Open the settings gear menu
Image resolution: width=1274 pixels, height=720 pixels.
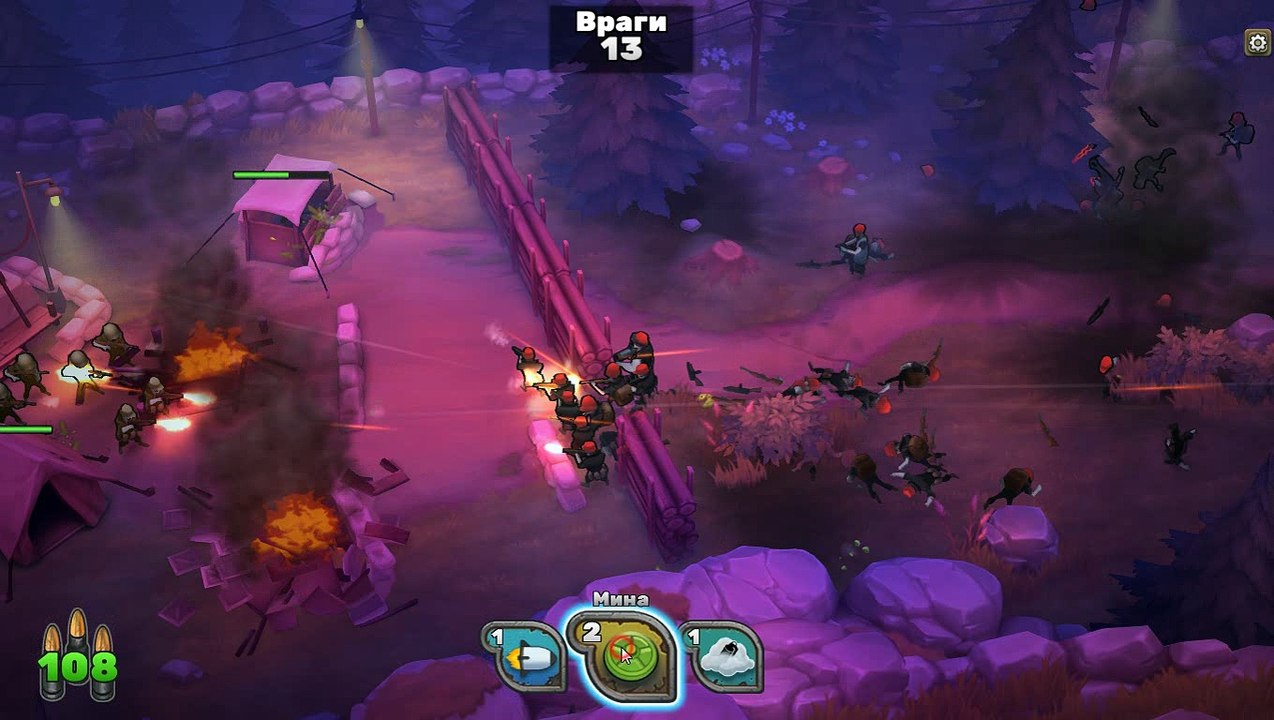click(1257, 42)
